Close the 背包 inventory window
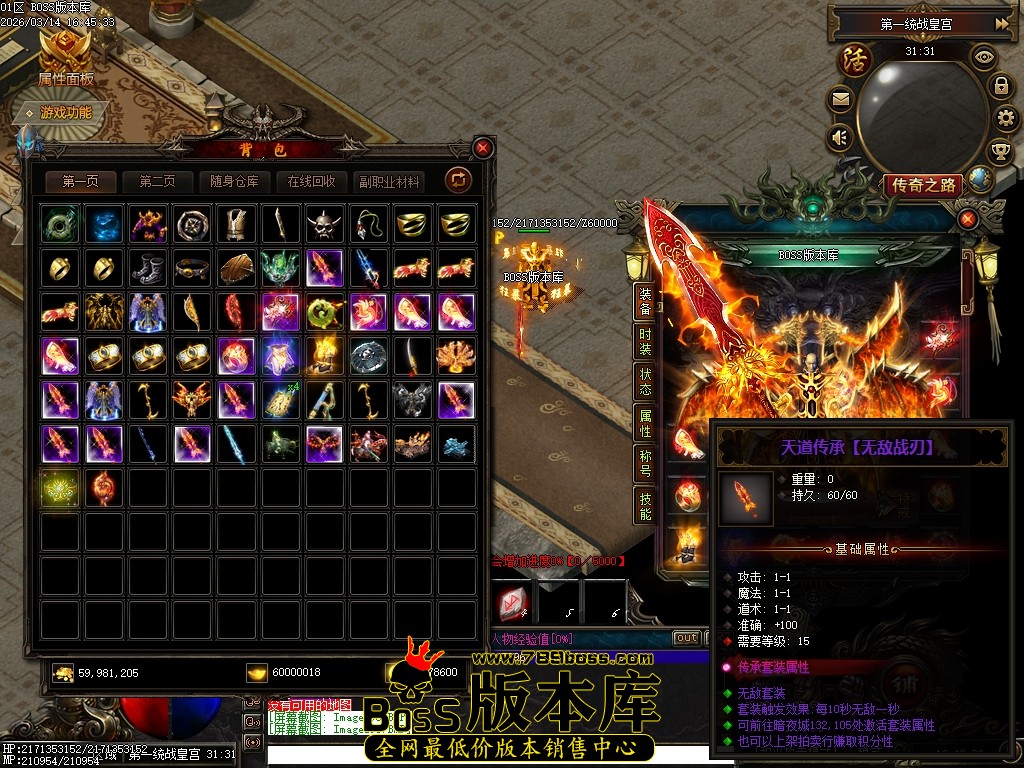1024x768 pixels. (x=483, y=149)
